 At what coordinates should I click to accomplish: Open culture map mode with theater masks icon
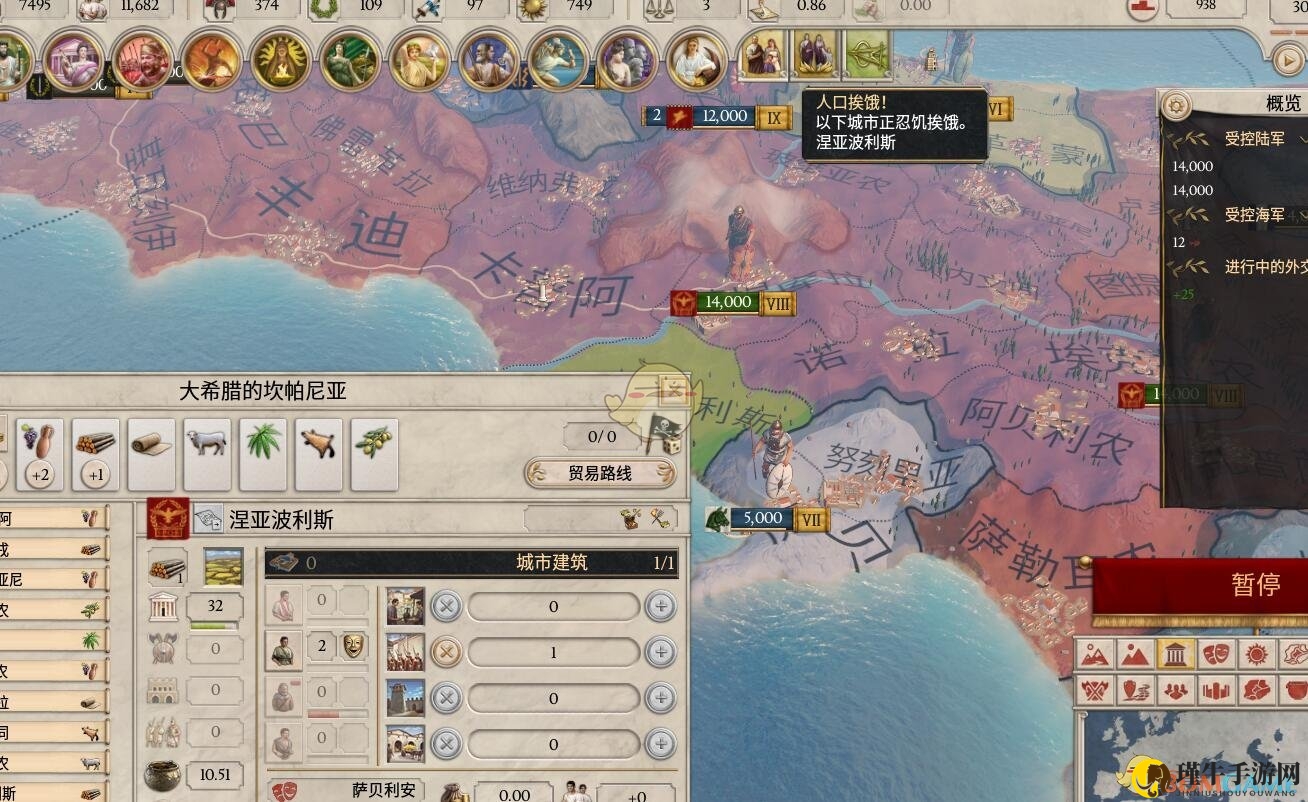point(1214,654)
